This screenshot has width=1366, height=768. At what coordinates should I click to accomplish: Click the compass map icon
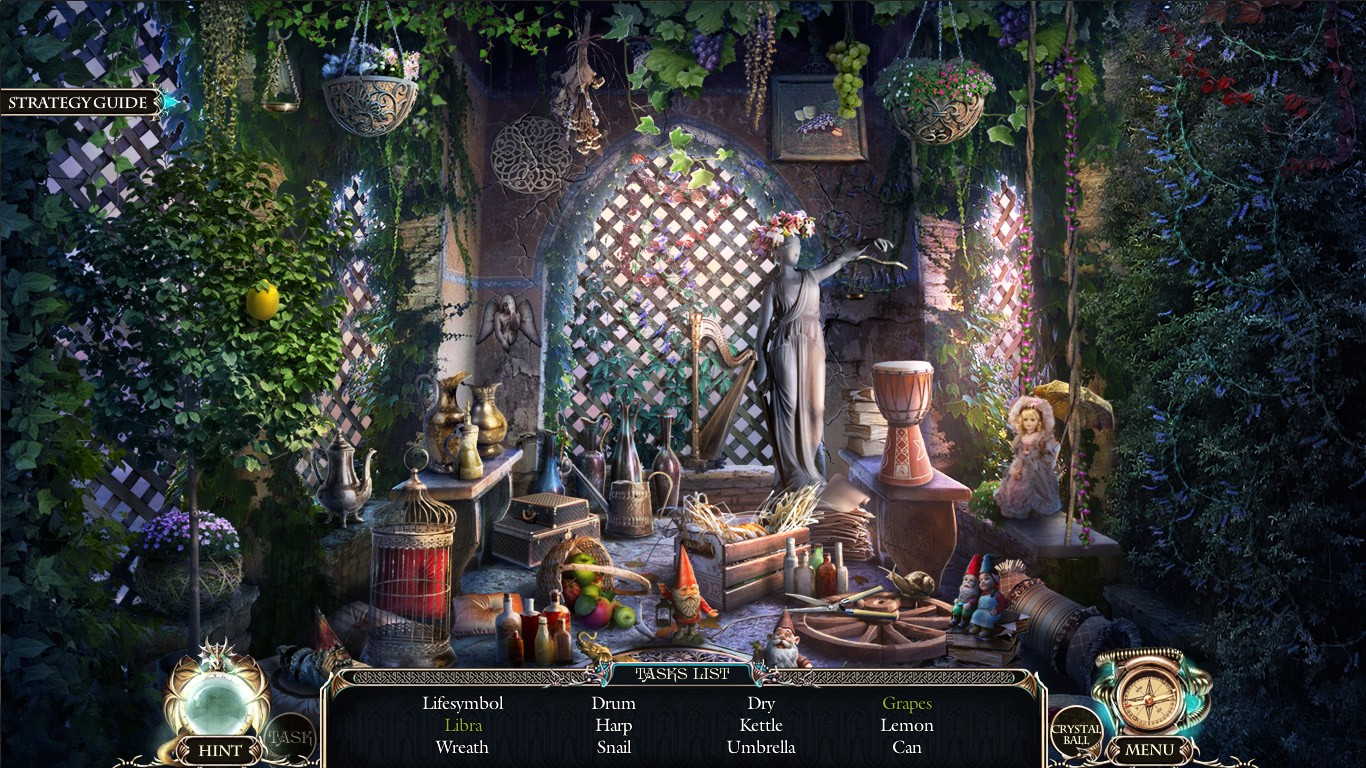click(1149, 693)
